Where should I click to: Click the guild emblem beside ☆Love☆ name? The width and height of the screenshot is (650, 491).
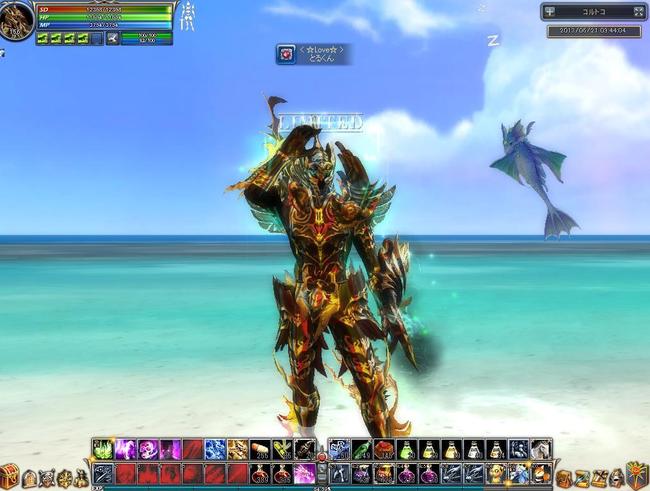click(x=287, y=55)
